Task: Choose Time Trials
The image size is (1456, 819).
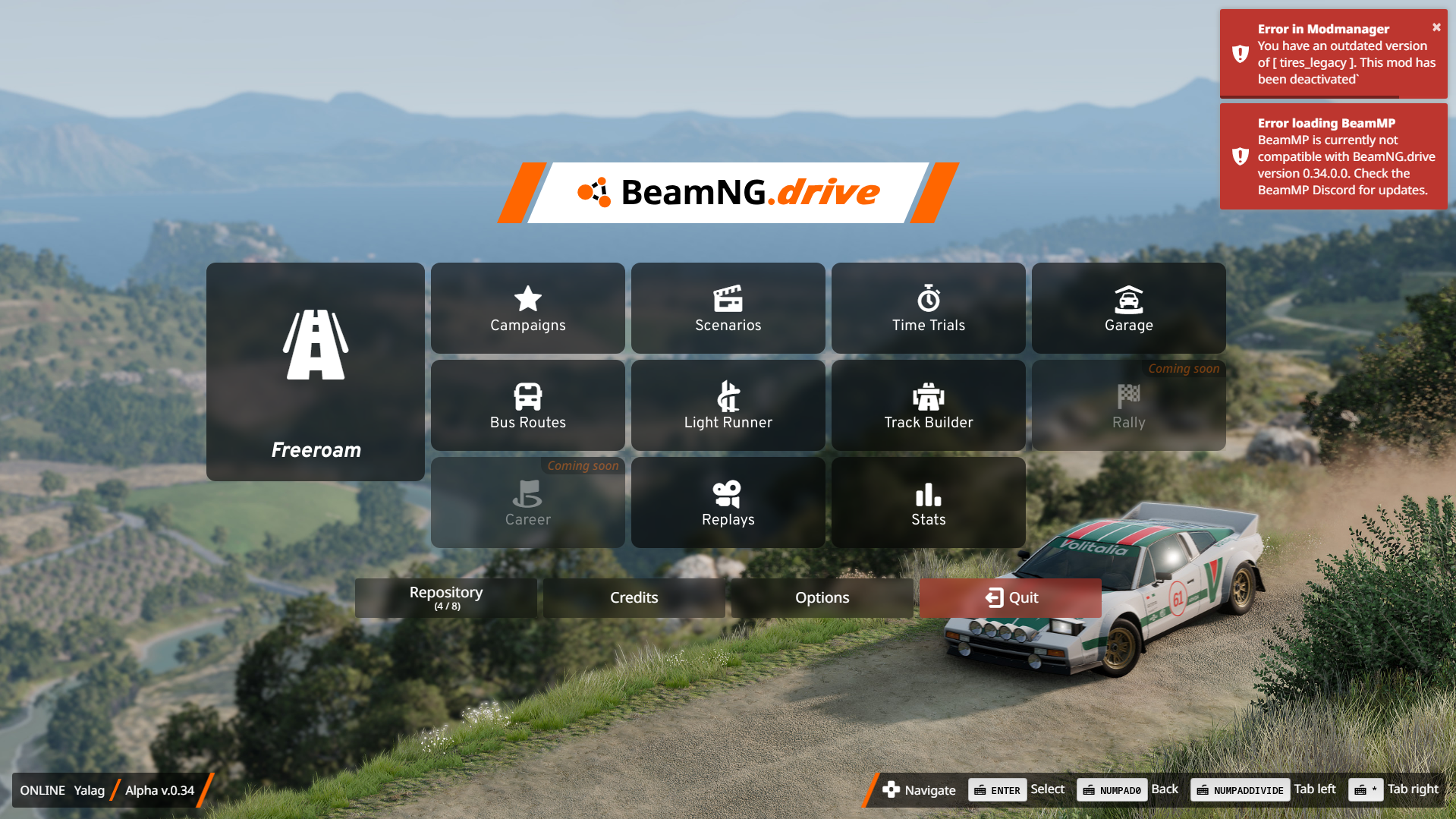Action: pyautogui.click(x=929, y=308)
